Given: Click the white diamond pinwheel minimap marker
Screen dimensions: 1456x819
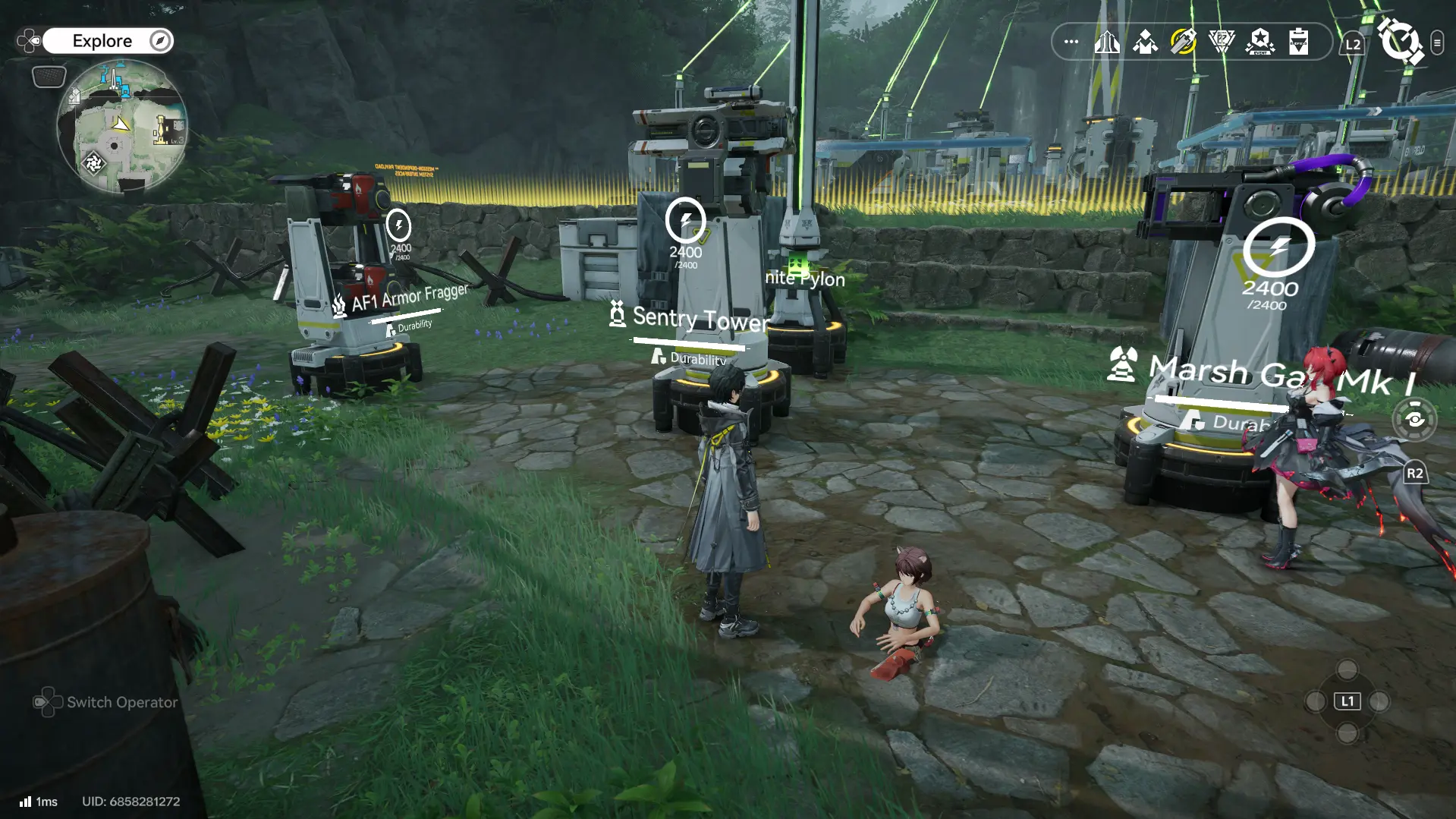Looking at the screenshot, I should click(x=94, y=162).
